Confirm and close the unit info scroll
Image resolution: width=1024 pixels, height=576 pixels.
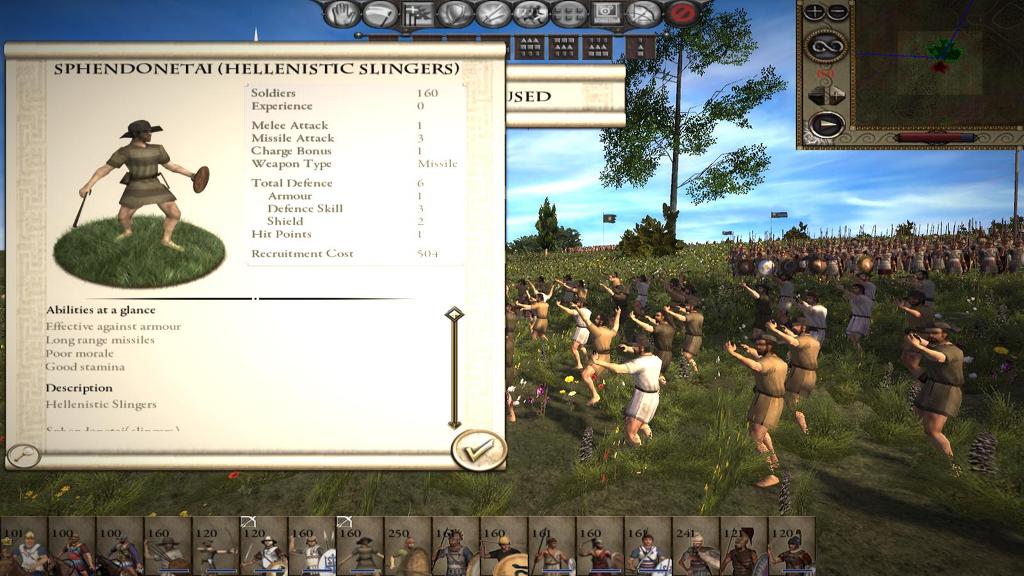point(478,449)
